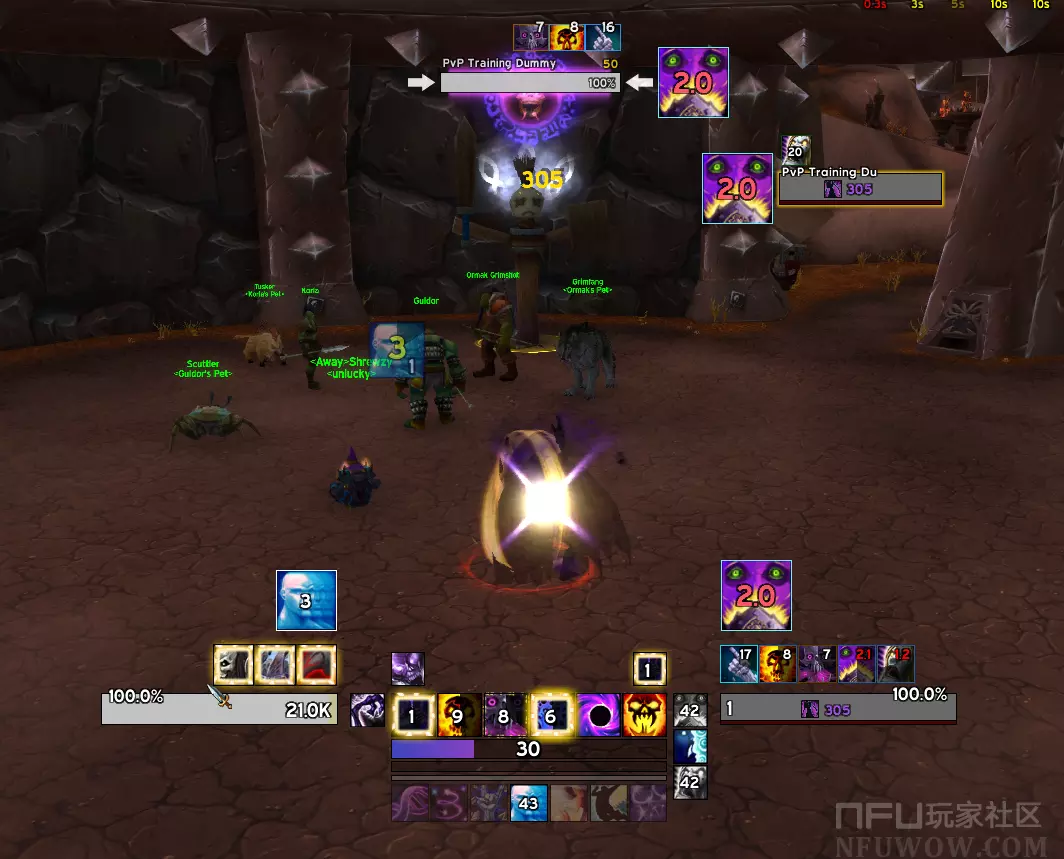Image resolution: width=1064 pixels, height=859 pixels.
Task: Click the hooded figure debuff showing 1.2
Action: pos(896,664)
